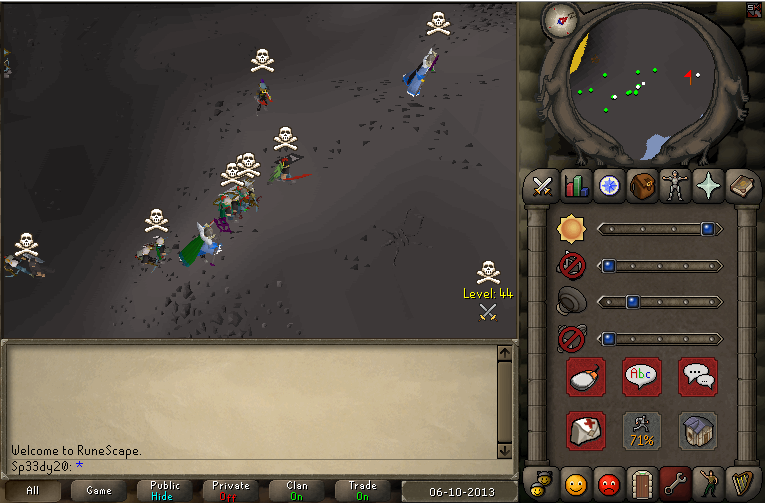The height and width of the screenshot is (503, 765).
Task: Open the Magic spellbook tab
Action: (741, 186)
